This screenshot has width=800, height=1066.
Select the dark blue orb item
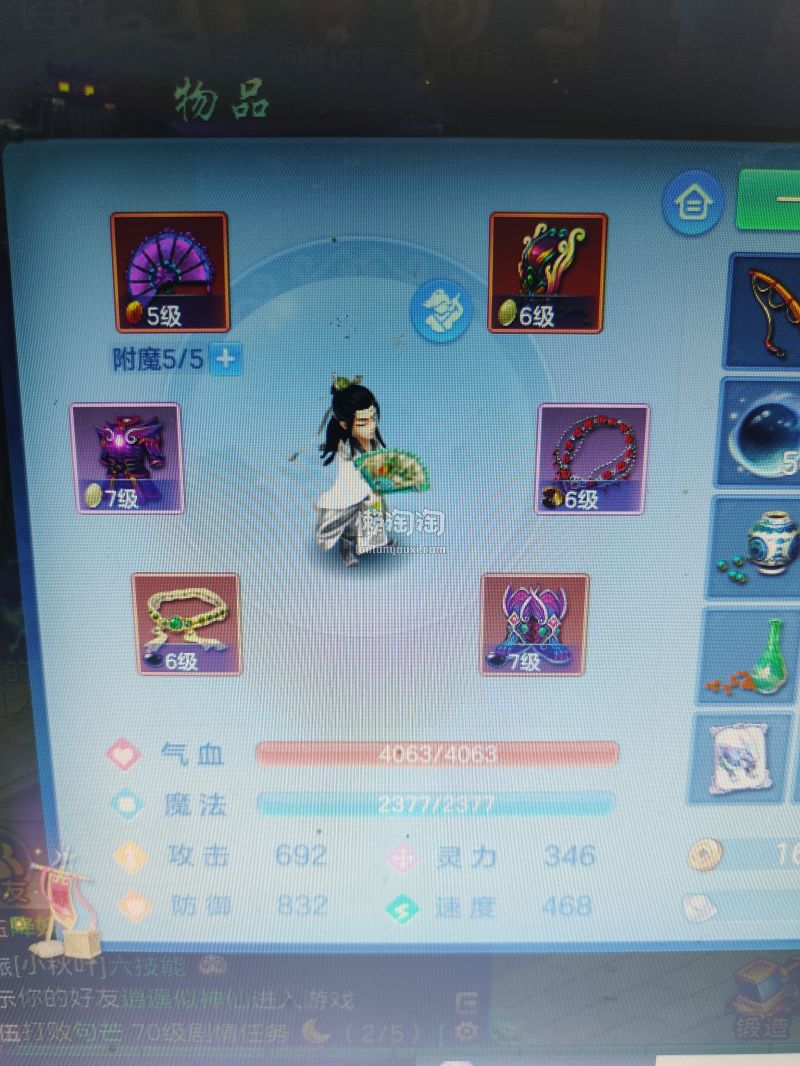pyautogui.click(x=766, y=432)
